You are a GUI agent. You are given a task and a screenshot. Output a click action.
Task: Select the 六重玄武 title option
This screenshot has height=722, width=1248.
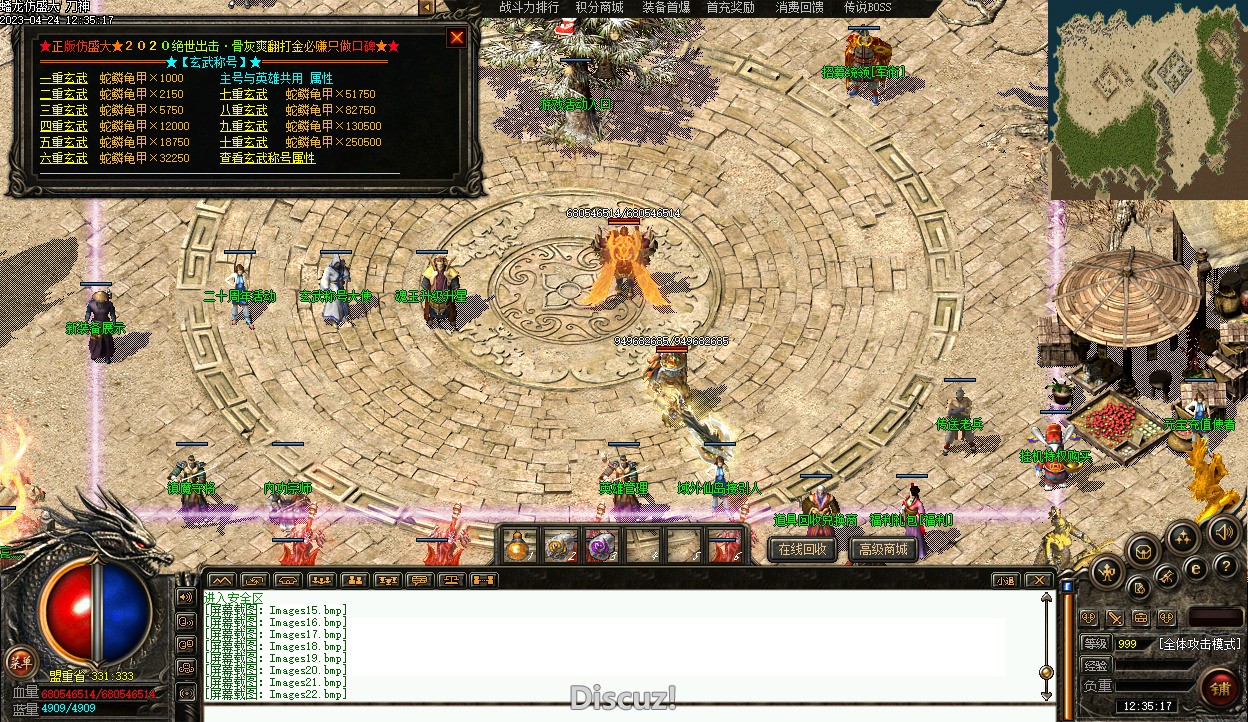[63, 158]
